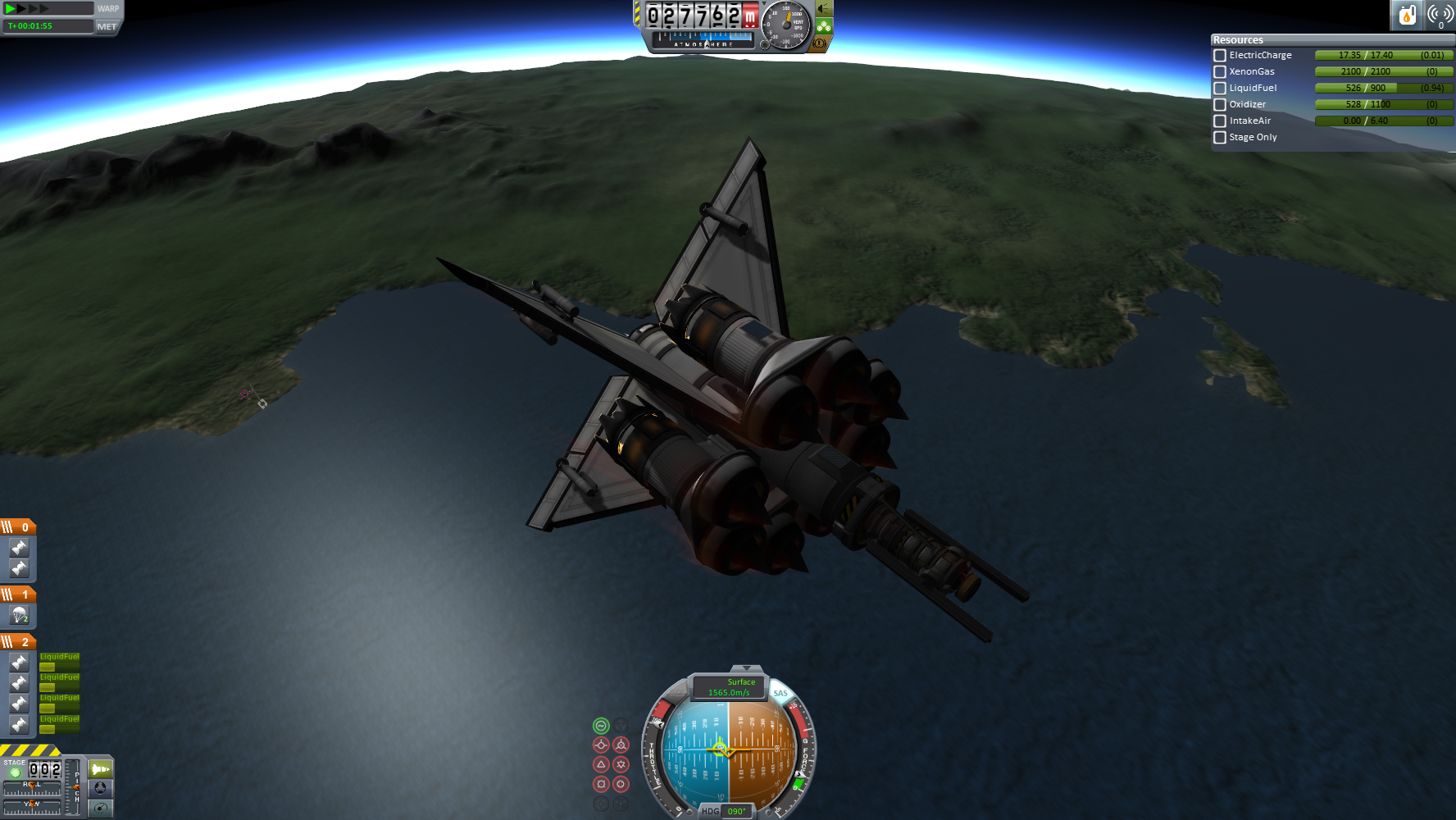Toggle the brakes button
1456x820 pixels.
(x=819, y=43)
